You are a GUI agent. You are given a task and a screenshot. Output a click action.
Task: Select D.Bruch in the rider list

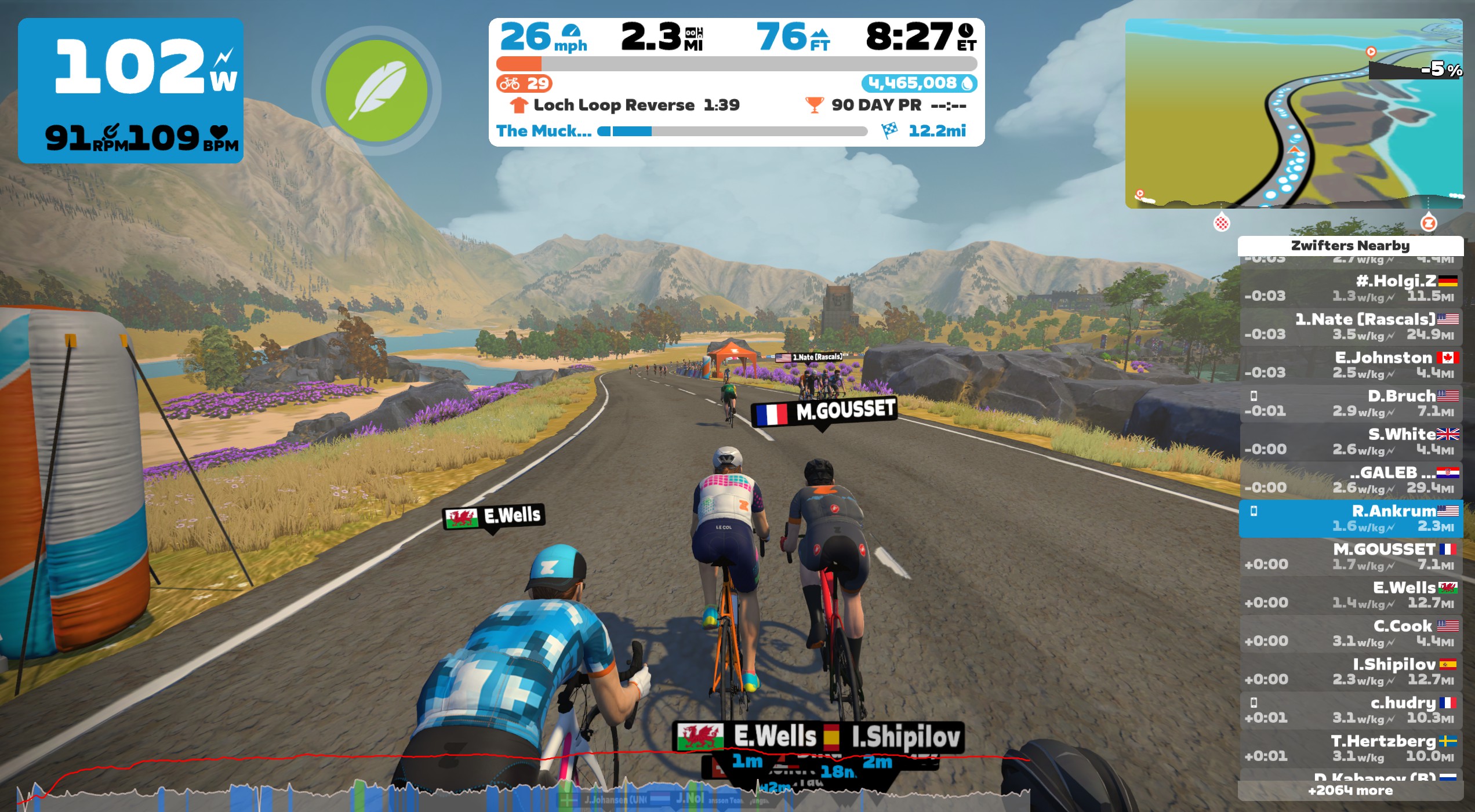(x=1350, y=403)
